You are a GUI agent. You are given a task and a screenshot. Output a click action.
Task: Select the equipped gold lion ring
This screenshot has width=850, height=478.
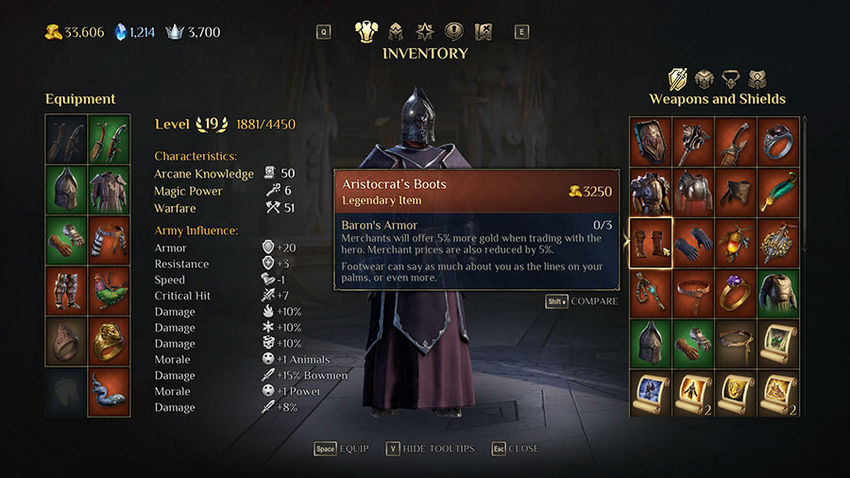click(x=108, y=341)
